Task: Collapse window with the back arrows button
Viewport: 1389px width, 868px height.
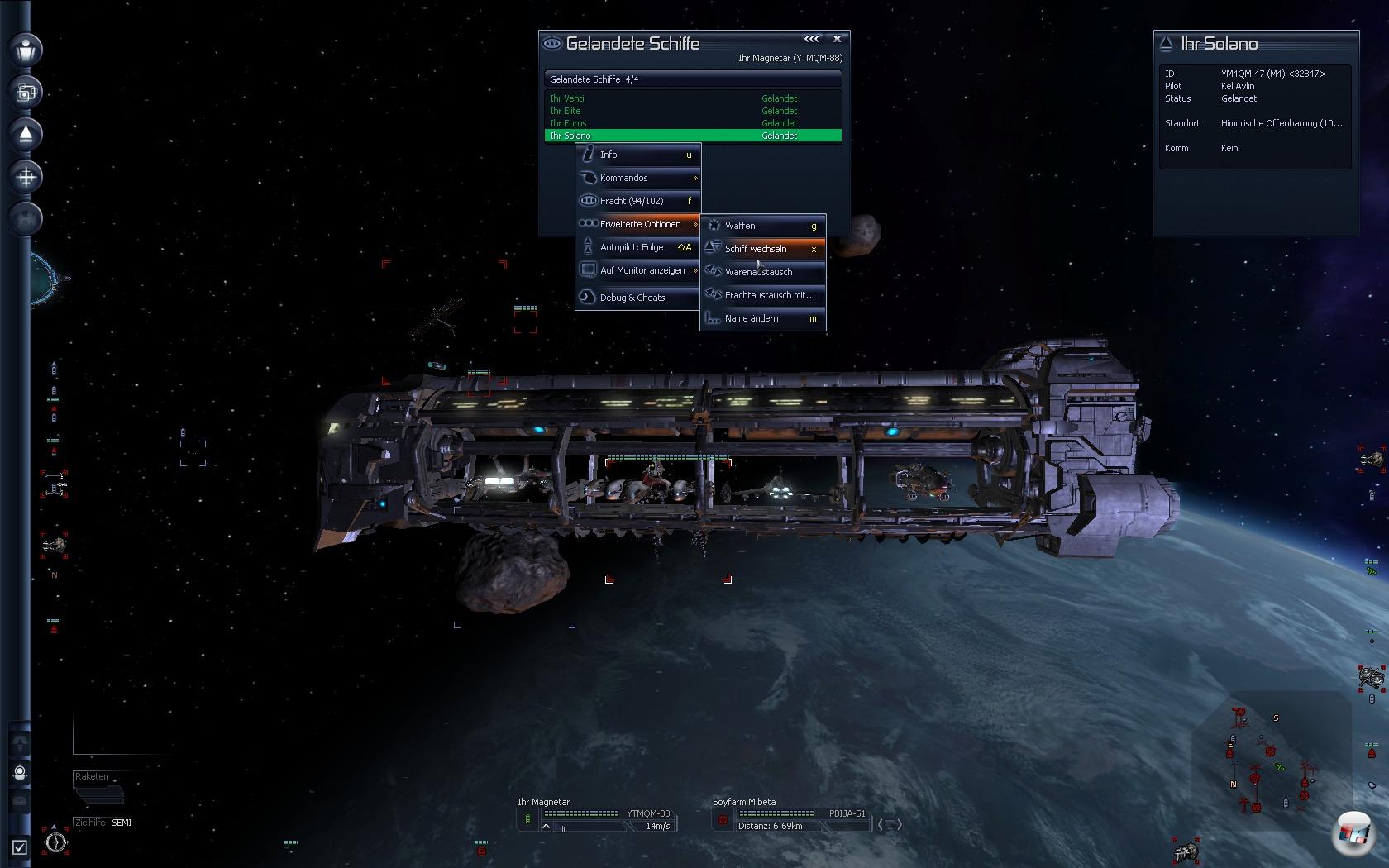Action: pos(812,39)
